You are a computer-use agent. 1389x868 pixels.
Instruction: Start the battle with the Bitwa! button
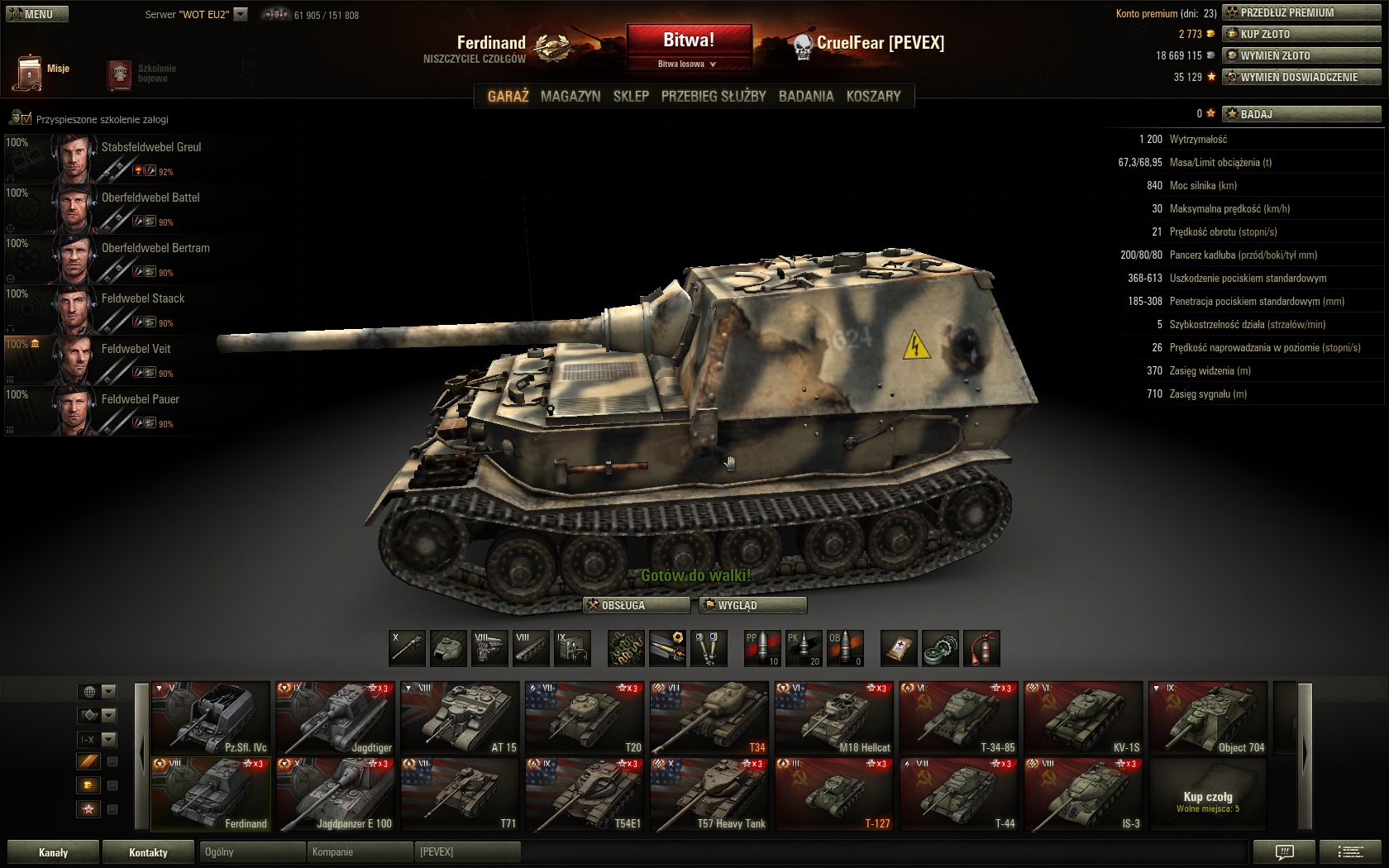click(689, 41)
